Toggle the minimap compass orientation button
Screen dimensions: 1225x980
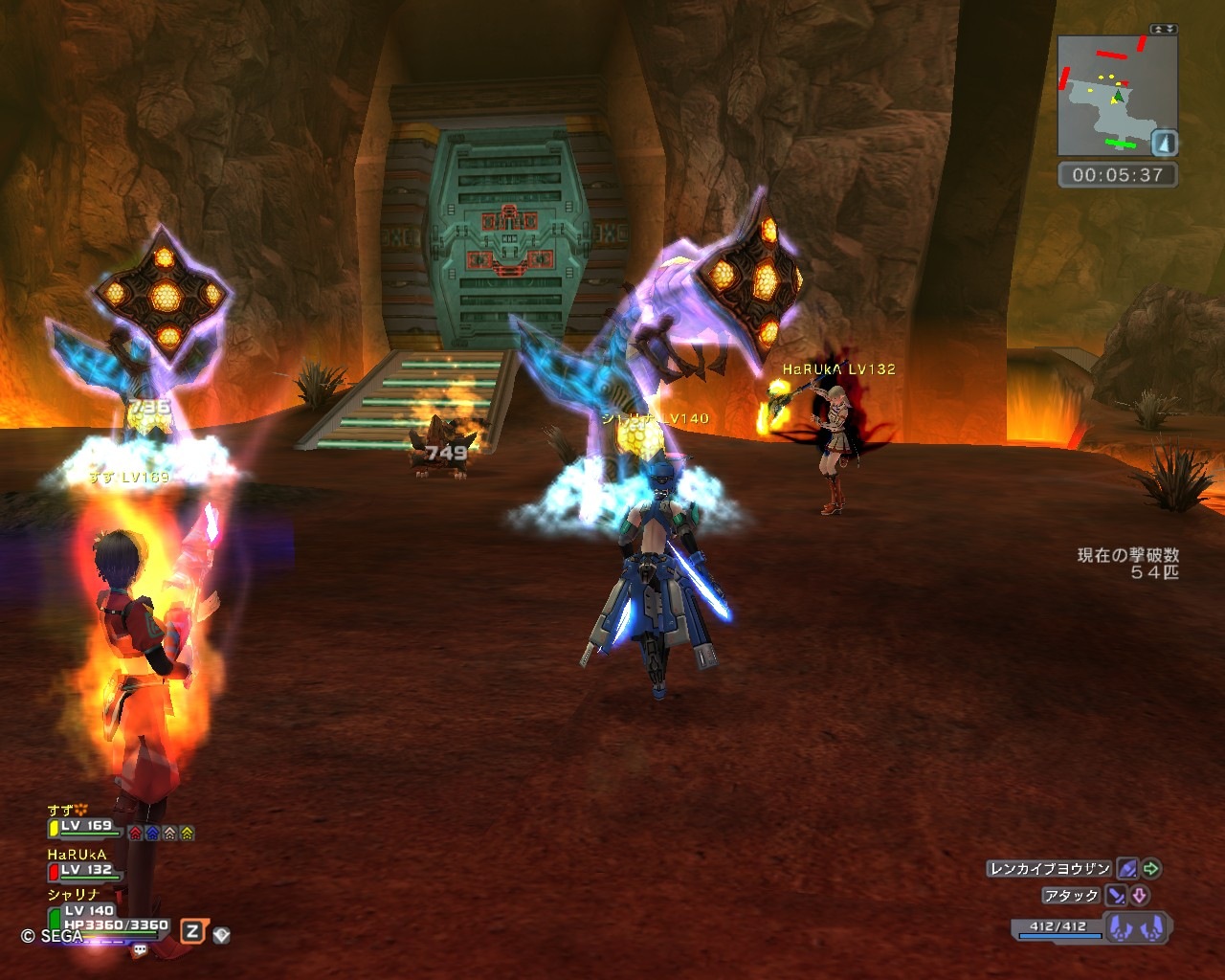point(1164,144)
